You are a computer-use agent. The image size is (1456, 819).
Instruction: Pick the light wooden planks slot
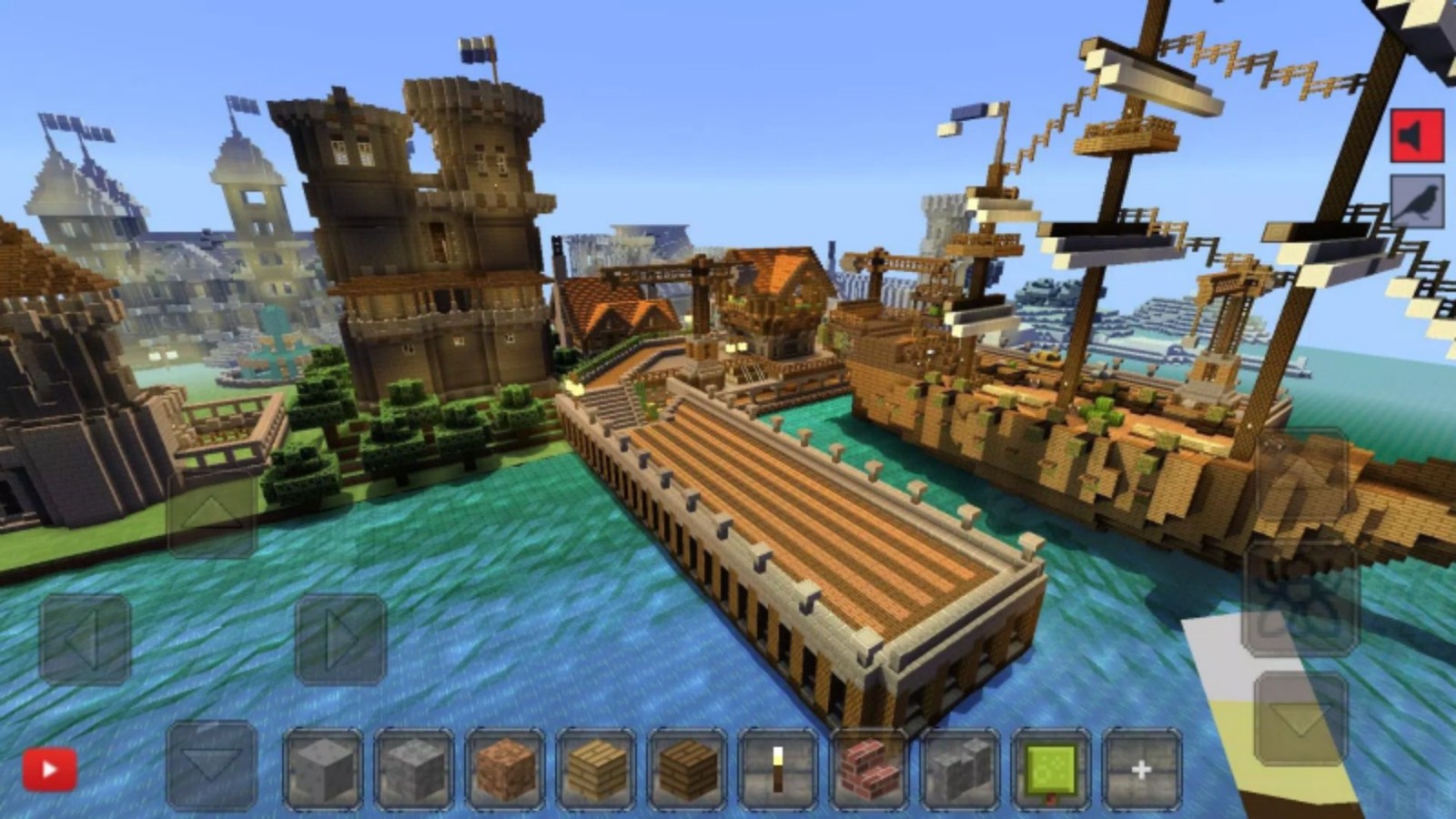coord(596,770)
